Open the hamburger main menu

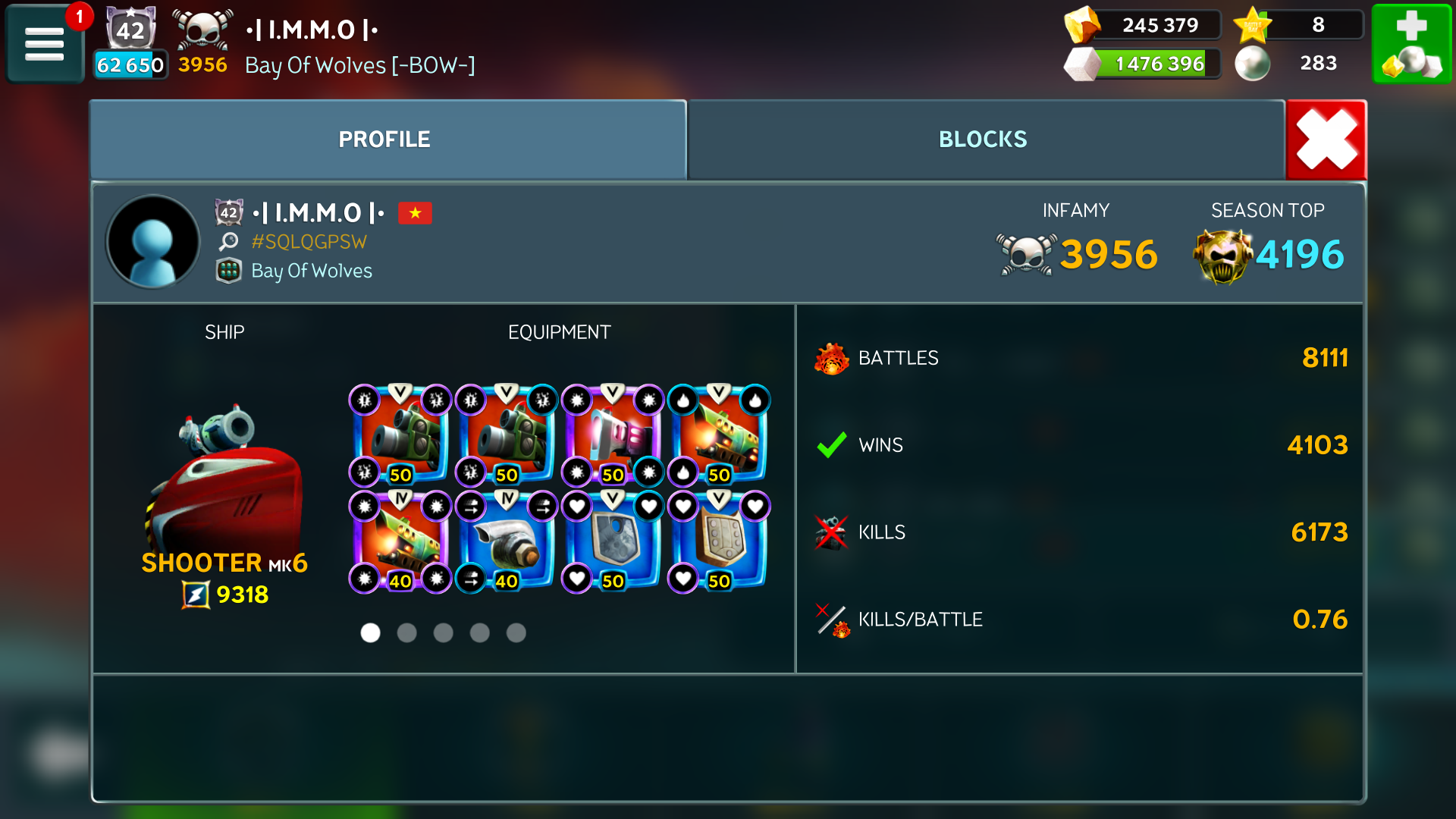(45, 44)
